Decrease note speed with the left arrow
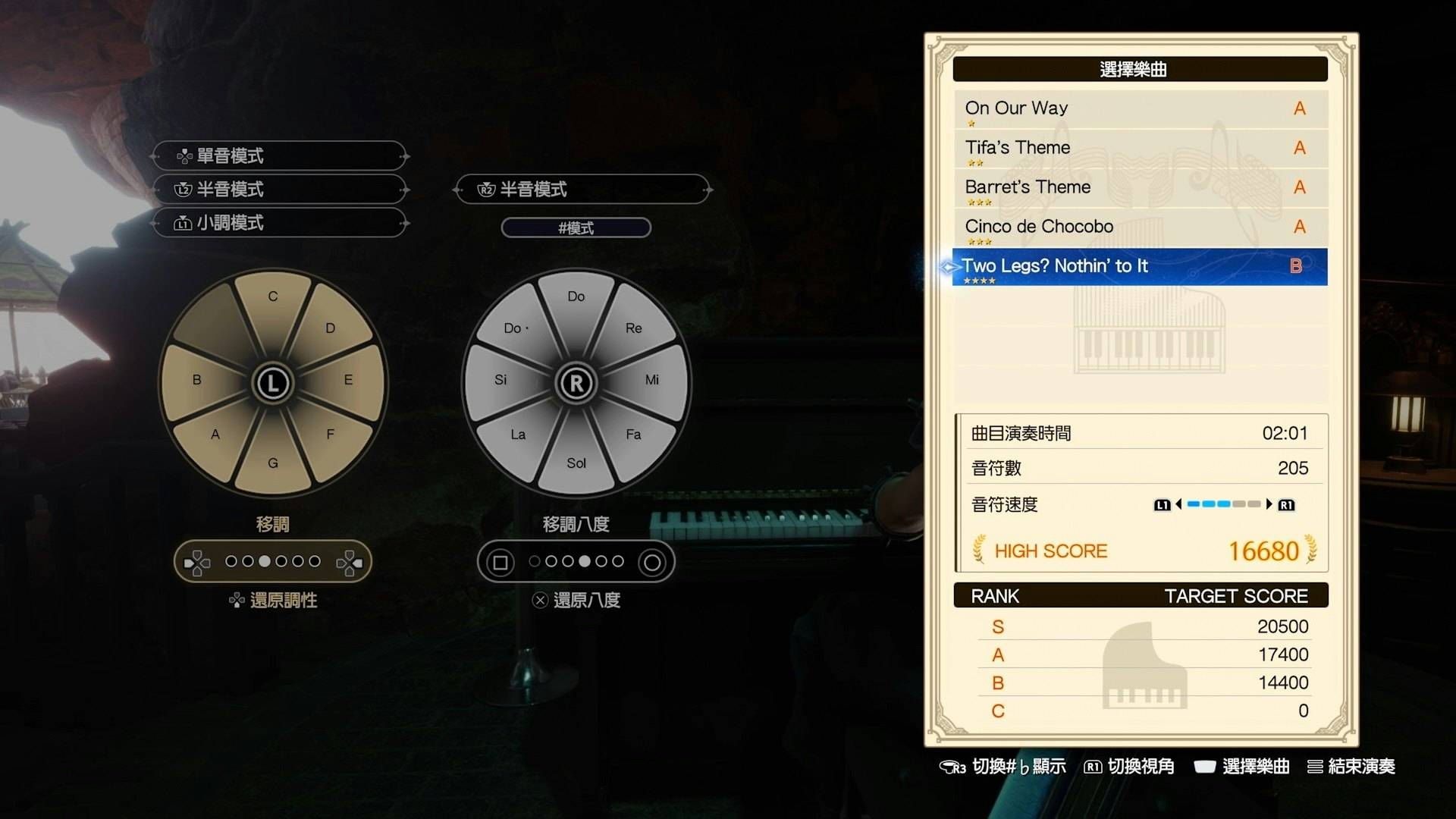 (1178, 504)
